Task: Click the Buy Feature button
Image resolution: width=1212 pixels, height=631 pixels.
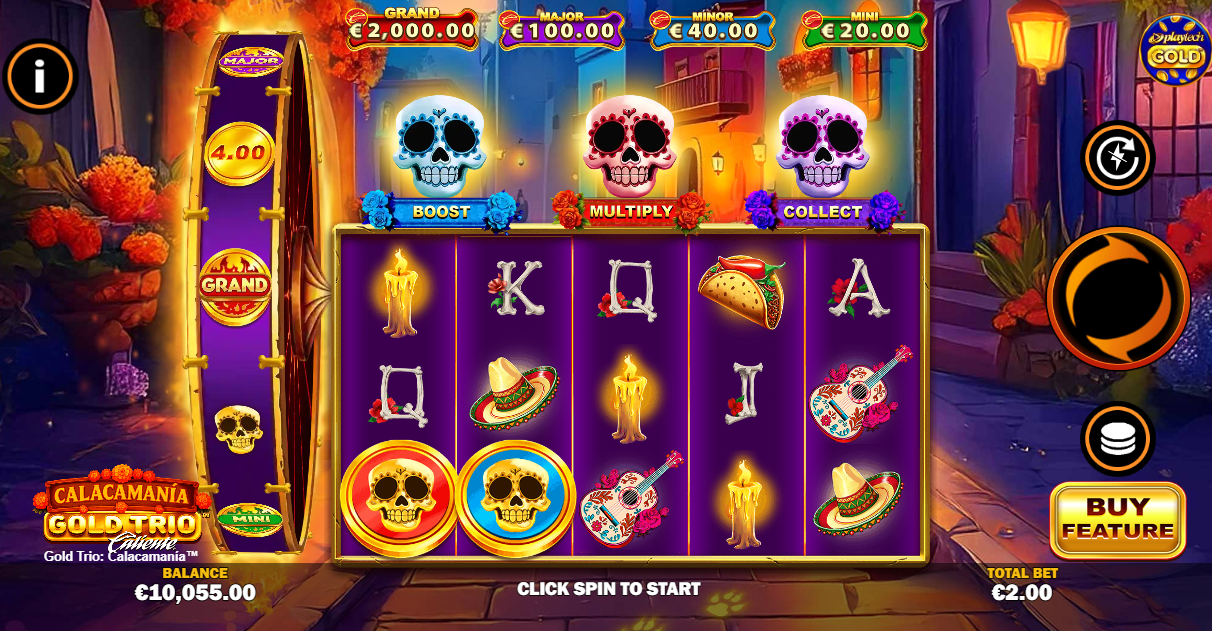Action: pos(1117,519)
